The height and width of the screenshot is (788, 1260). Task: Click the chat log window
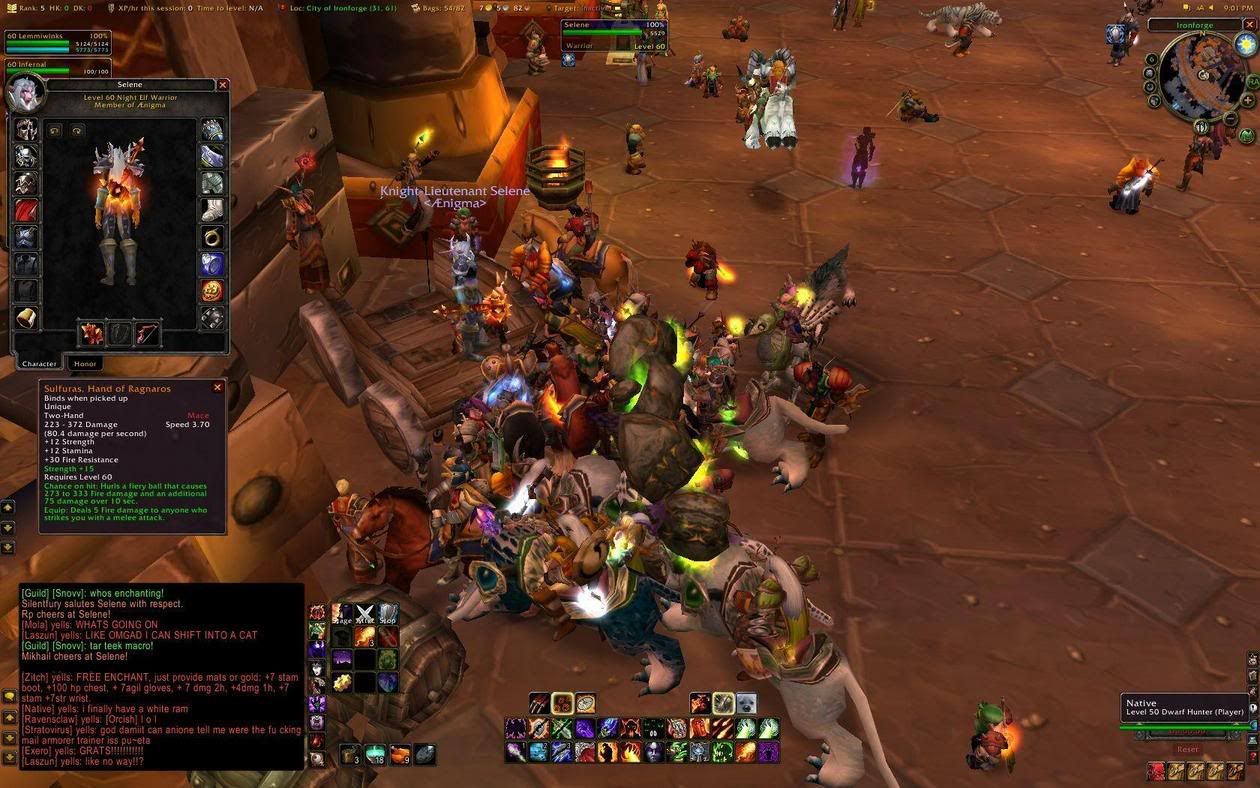pyautogui.click(x=161, y=676)
